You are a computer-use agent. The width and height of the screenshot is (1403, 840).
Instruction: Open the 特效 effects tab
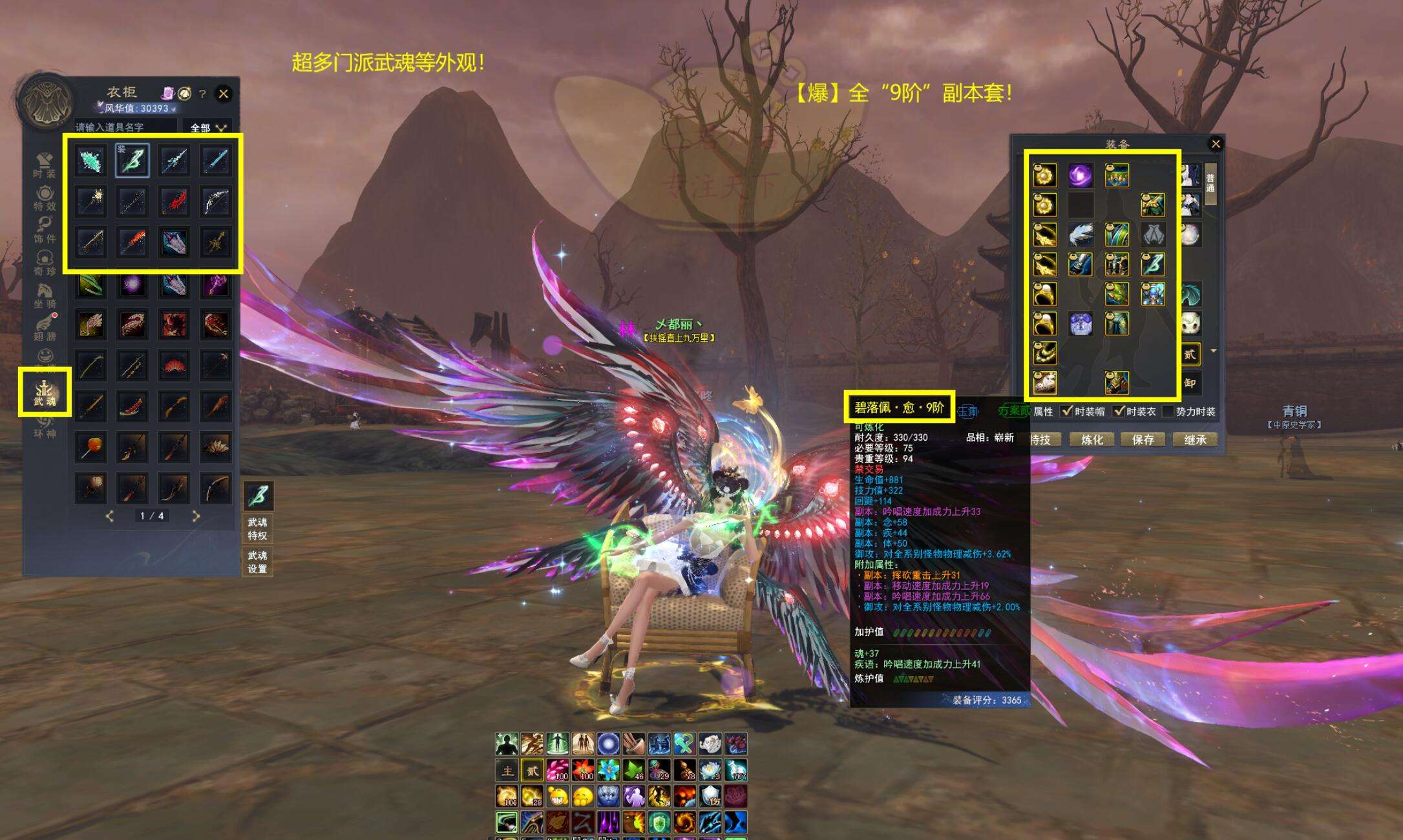[x=45, y=198]
